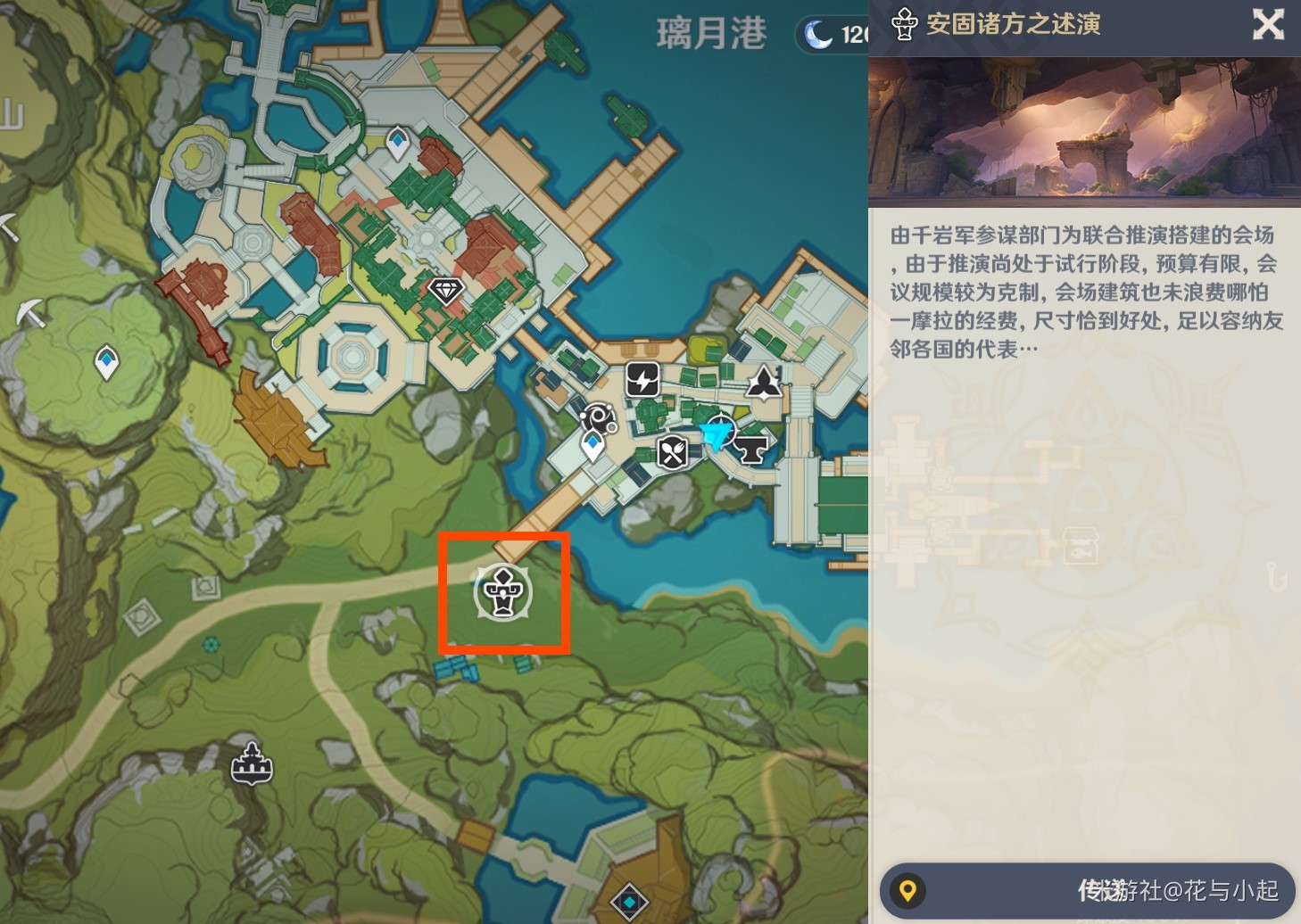Close the 安固诸方之述演 detail panel

tap(1268, 25)
